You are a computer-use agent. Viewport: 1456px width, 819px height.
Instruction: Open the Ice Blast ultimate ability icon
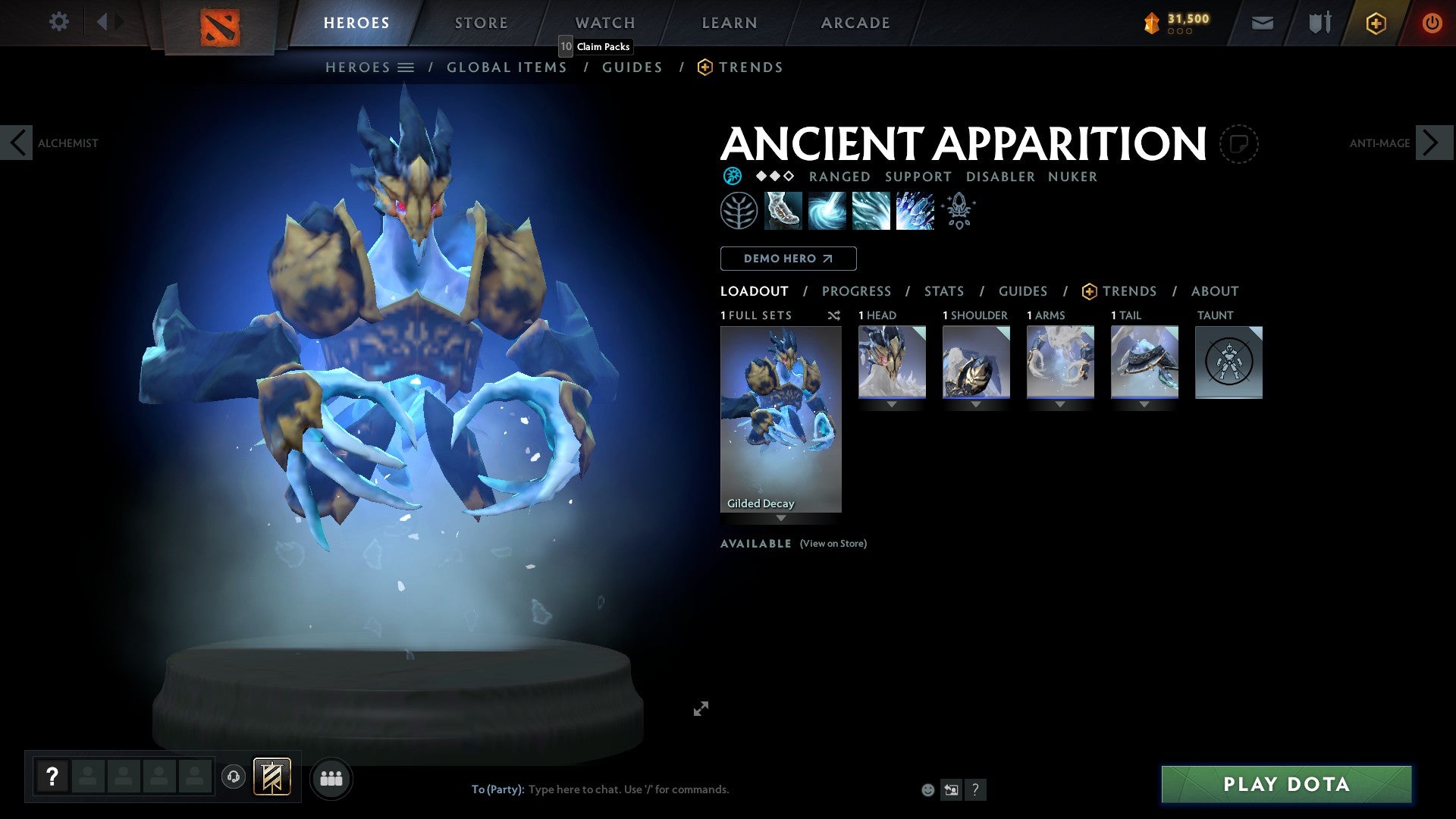[914, 210]
